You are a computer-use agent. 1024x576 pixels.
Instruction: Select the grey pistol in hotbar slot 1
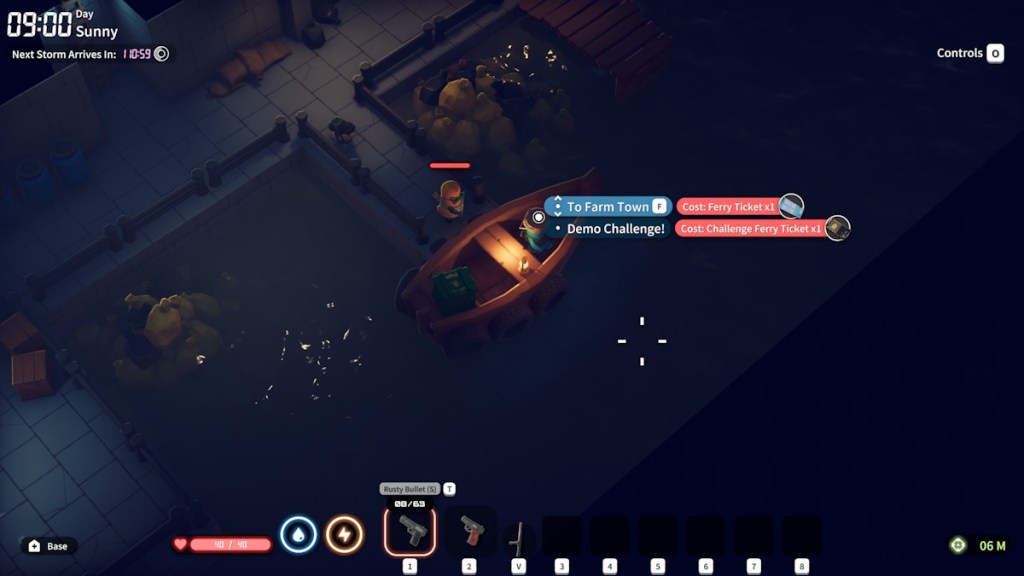[410, 531]
